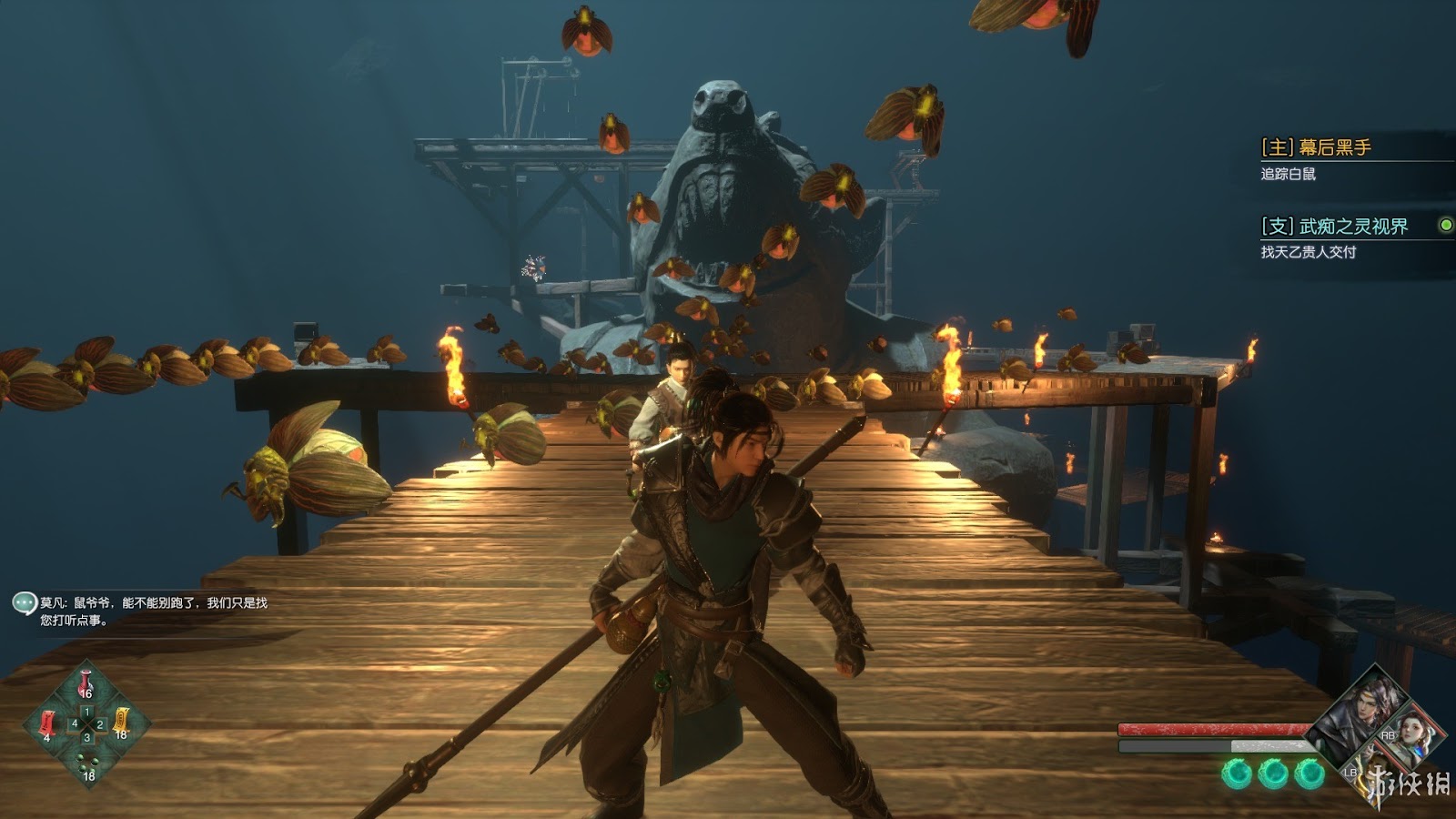The image size is (1456, 819).
Task: Toggle the green tracking marker beside 武痴之灵视界
Action: coord(1445,225)
